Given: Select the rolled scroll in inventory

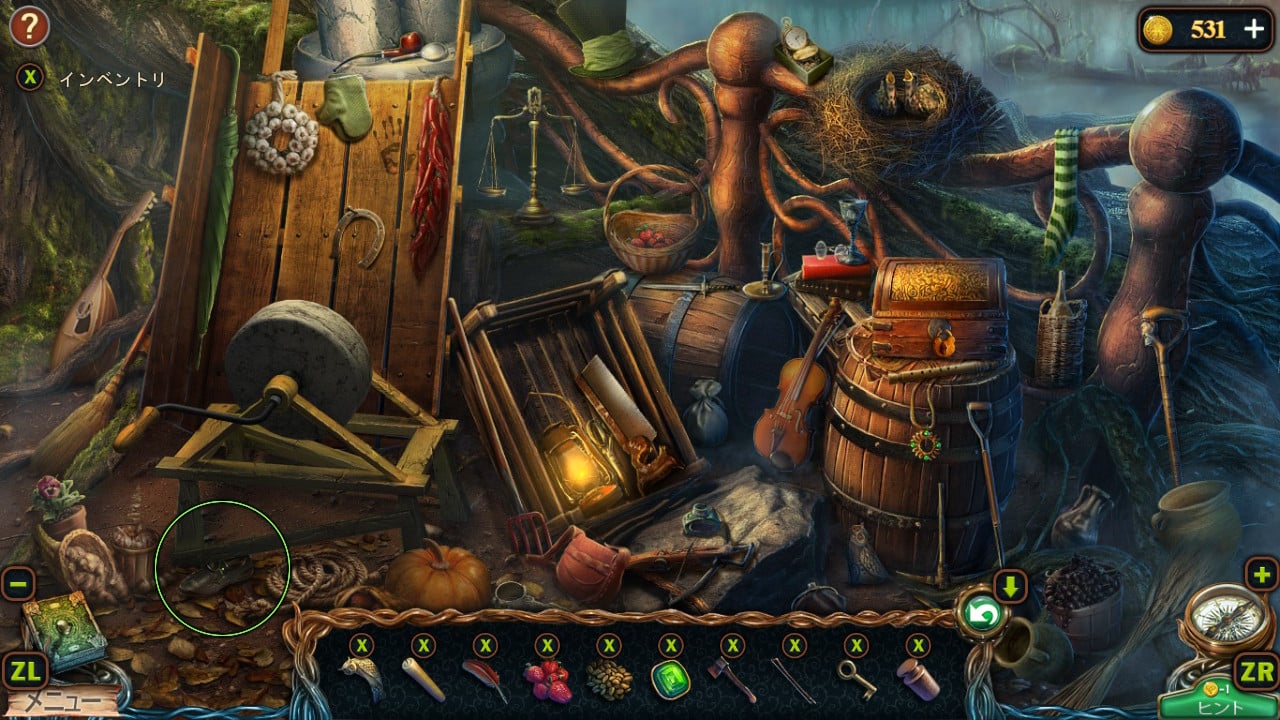Looking at the screenshot, I should (423, 678).
